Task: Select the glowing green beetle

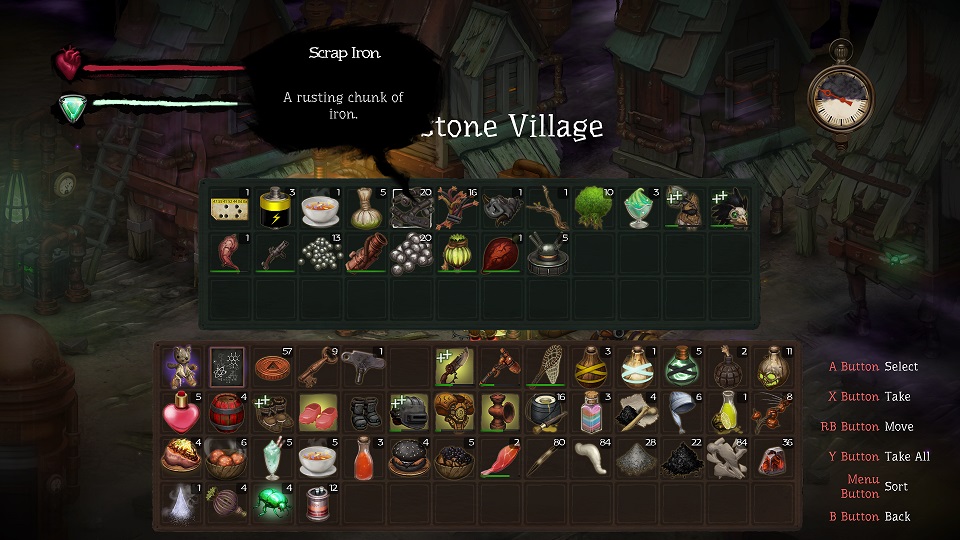Action: coord(273,502)
